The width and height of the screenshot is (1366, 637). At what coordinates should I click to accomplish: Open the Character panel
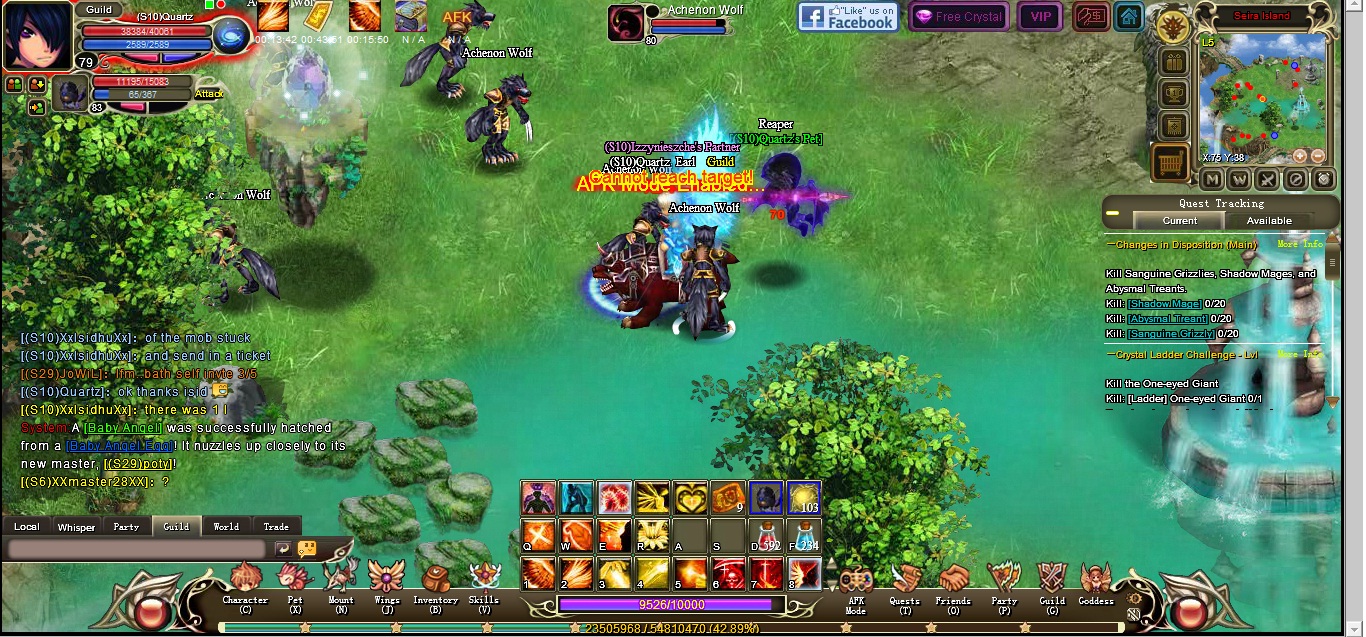pos(245,581)
